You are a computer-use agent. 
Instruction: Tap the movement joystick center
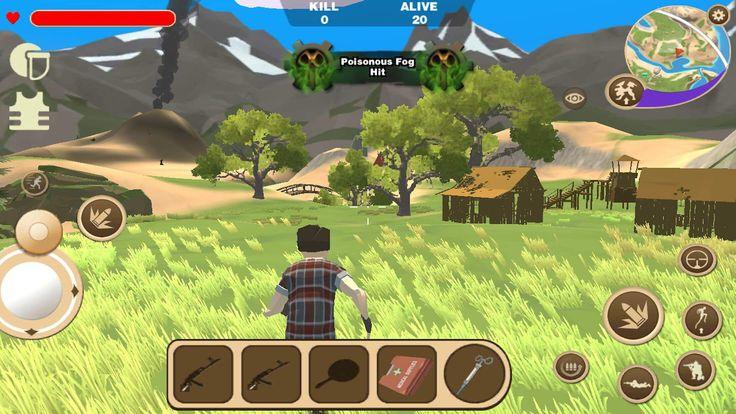point(31,291)
